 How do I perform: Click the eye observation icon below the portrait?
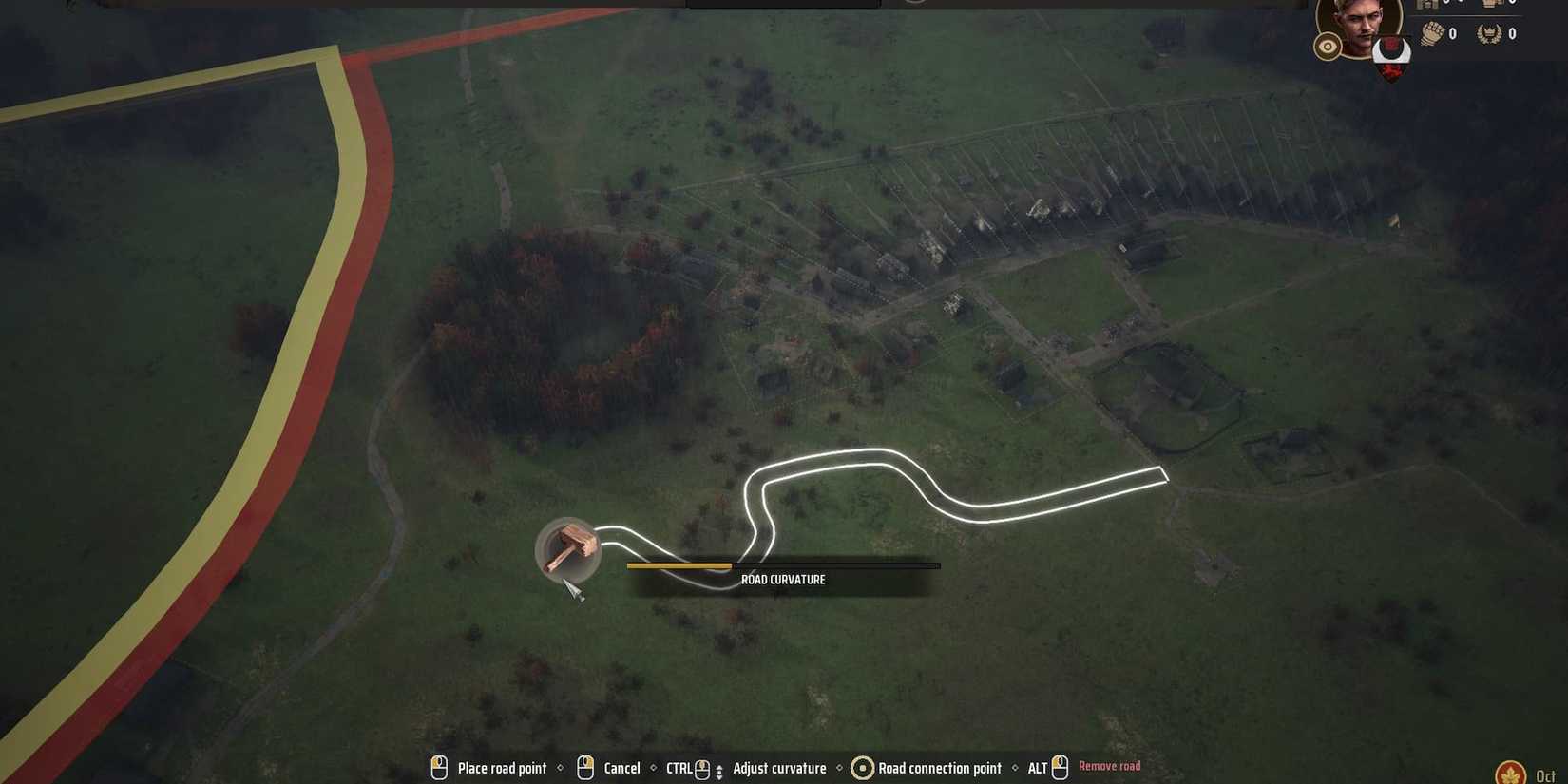pyautogui.click(x=1328, y=46)
